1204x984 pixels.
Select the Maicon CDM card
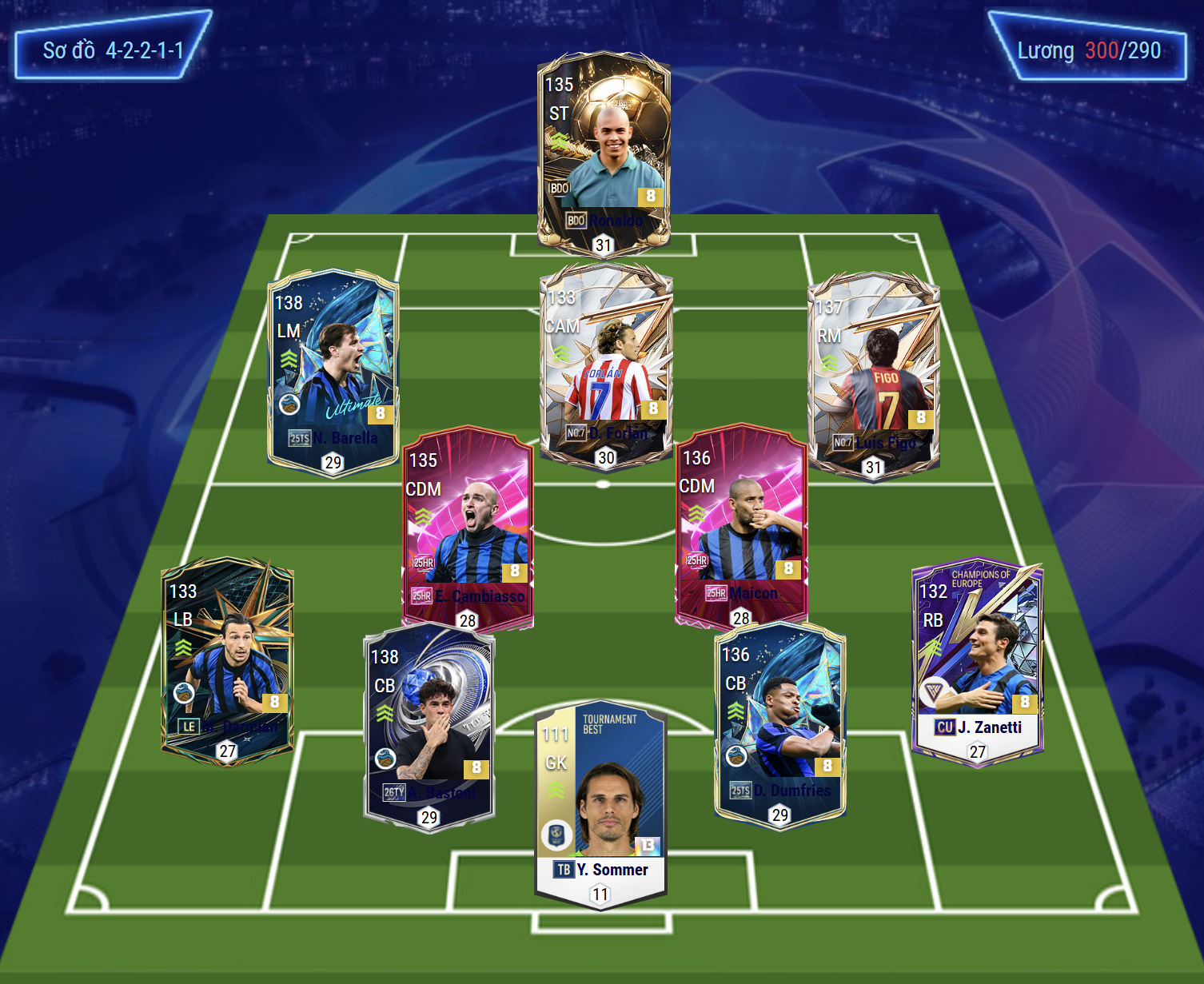(741, 525)
